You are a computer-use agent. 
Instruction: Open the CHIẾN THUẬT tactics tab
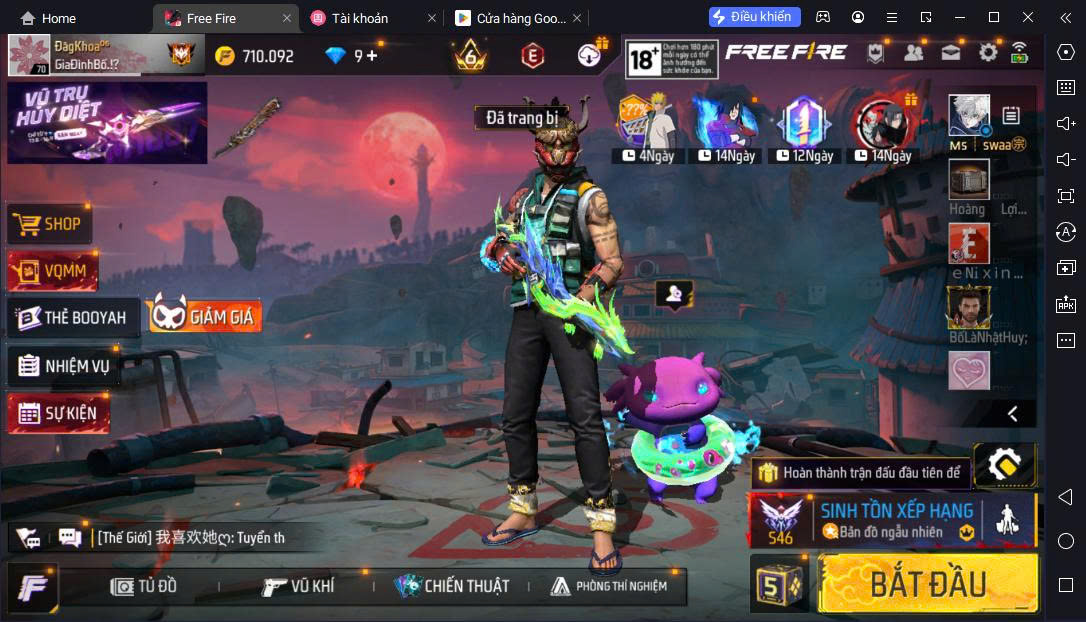pos(452,586)
